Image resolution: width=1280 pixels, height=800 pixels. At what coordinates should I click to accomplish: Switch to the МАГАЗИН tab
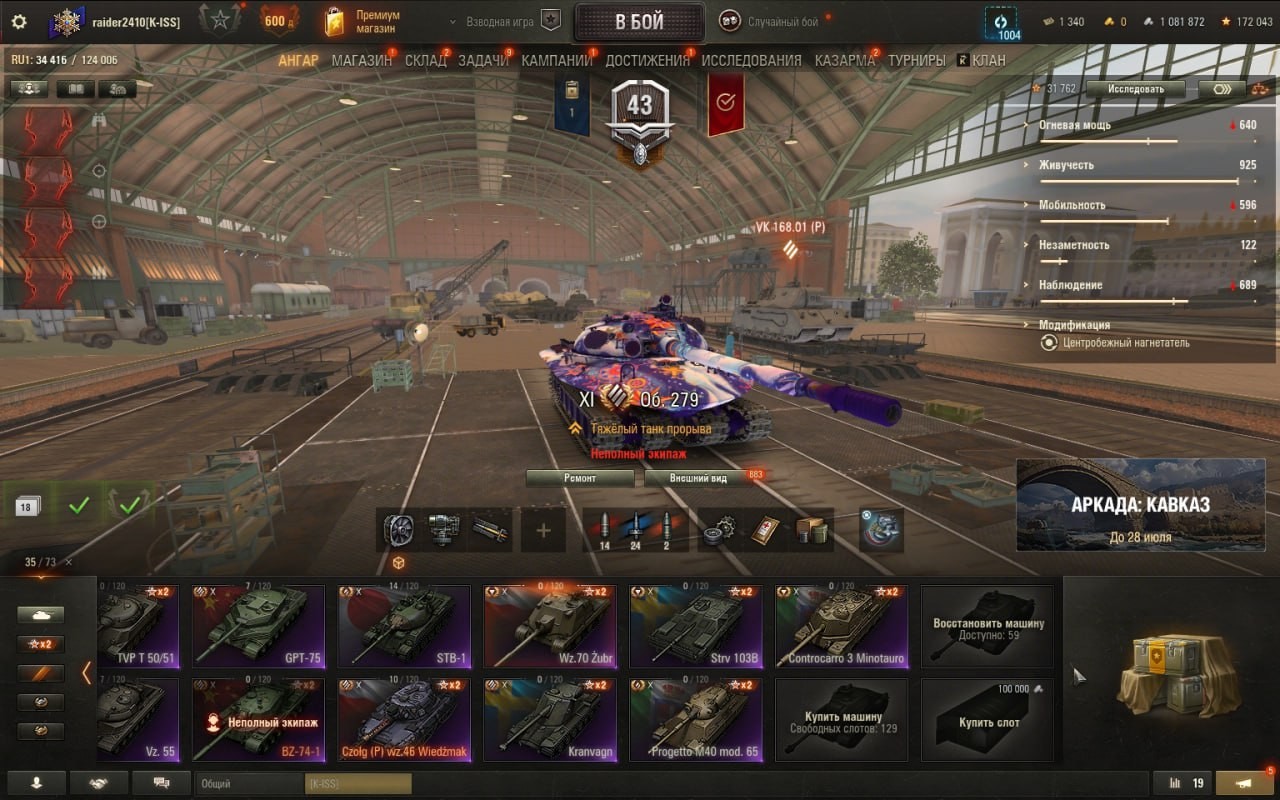tap(361, 60)
